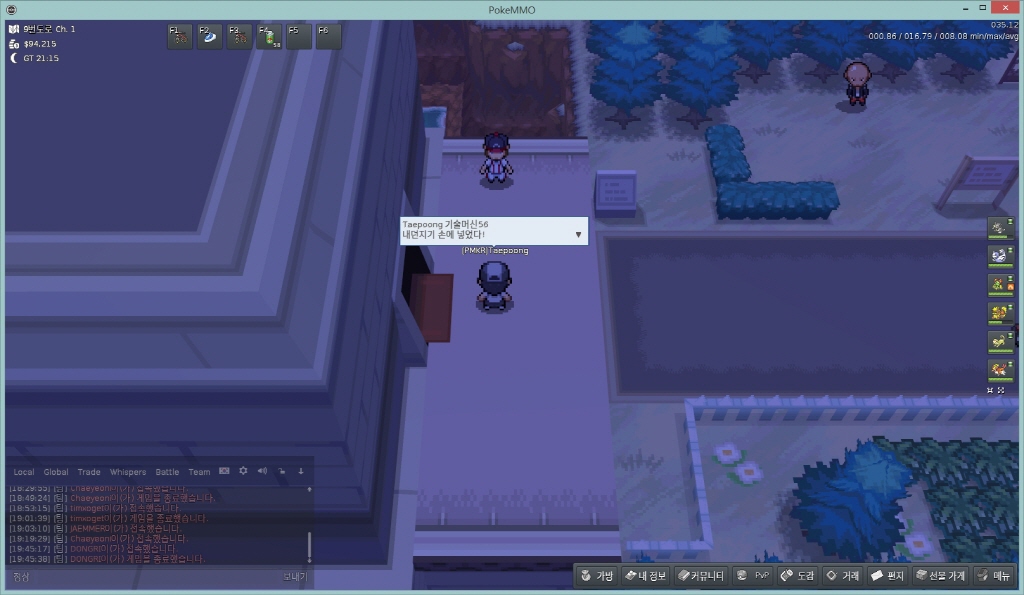
Task: Open the 가방 bag menu
Action: coord(596,576)
